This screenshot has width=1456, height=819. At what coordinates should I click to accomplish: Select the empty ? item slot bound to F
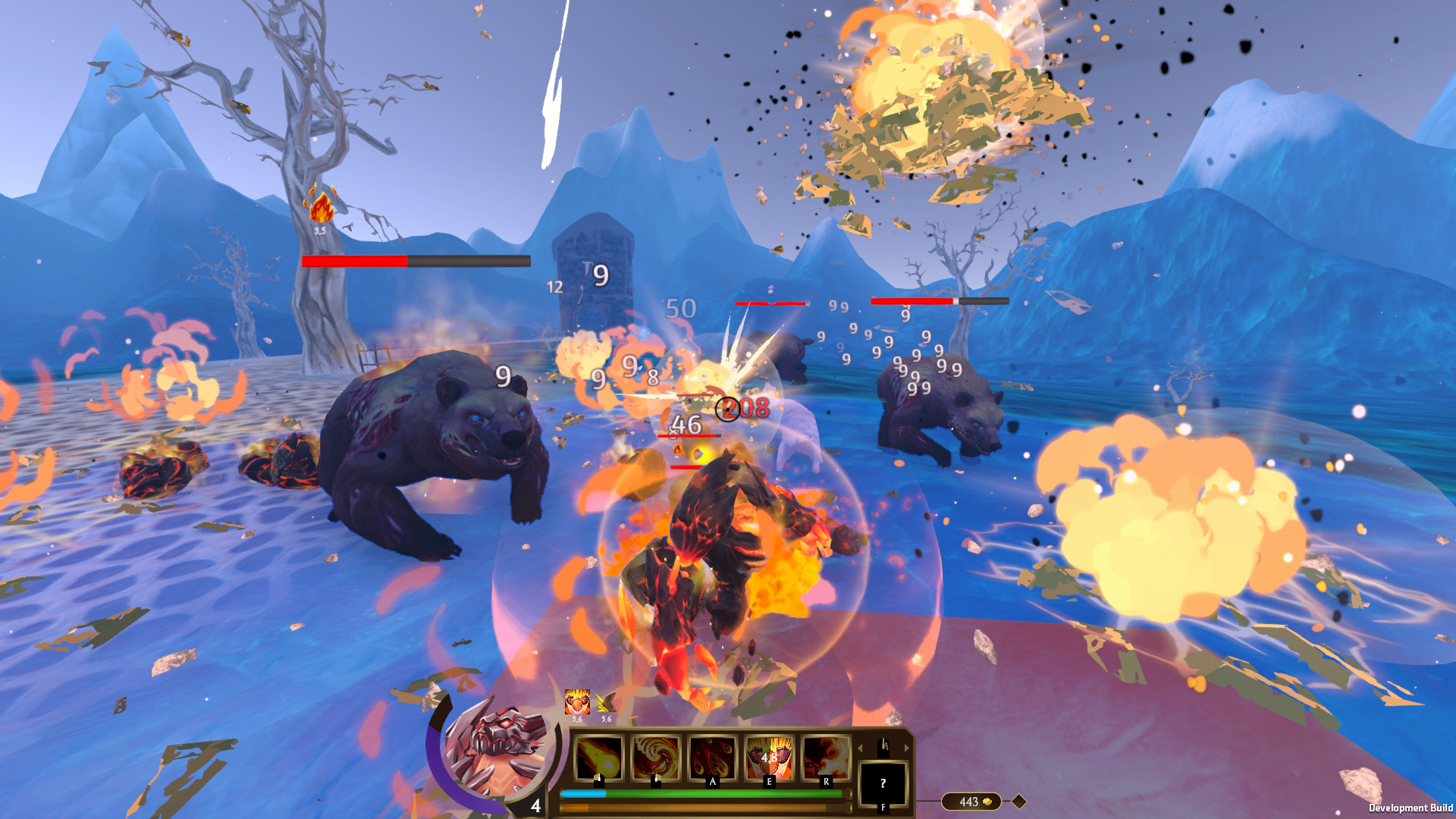click(882, 782)
